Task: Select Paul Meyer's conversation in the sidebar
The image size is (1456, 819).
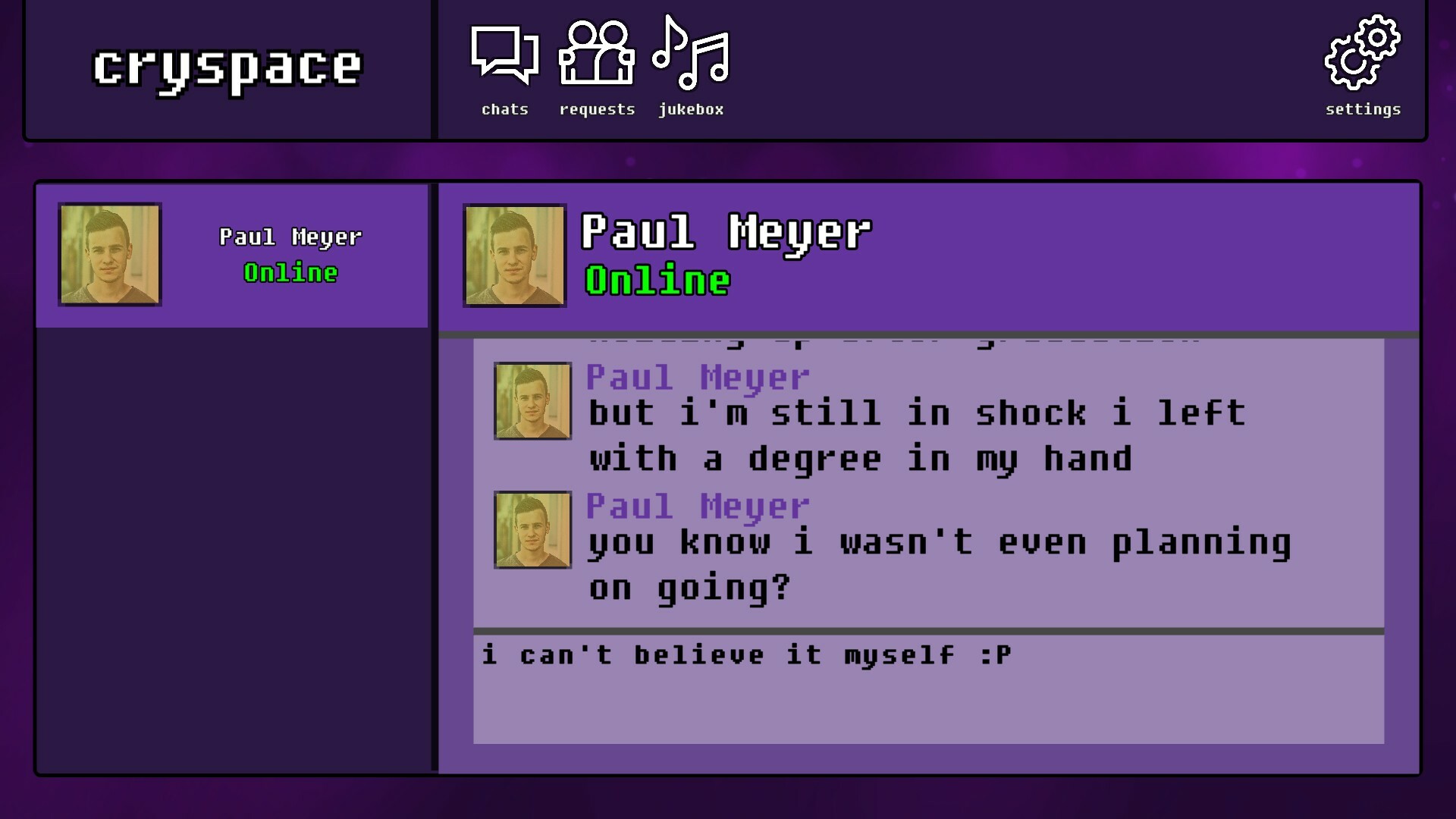Action: (x=233, y=254)
